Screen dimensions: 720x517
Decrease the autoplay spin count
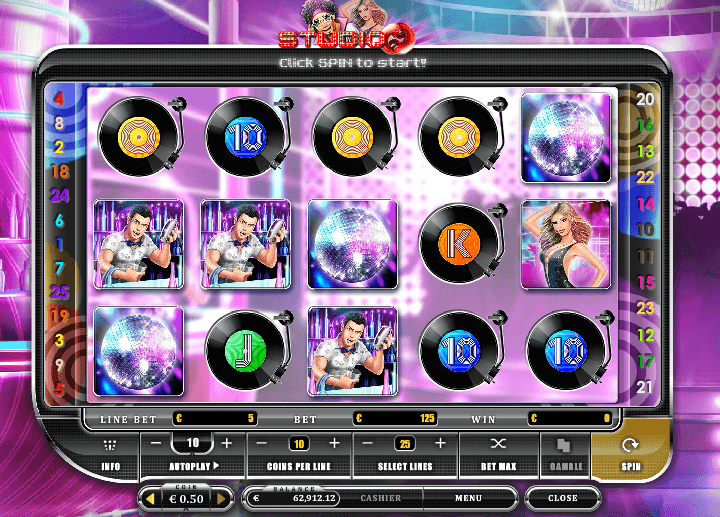point(156,443)
